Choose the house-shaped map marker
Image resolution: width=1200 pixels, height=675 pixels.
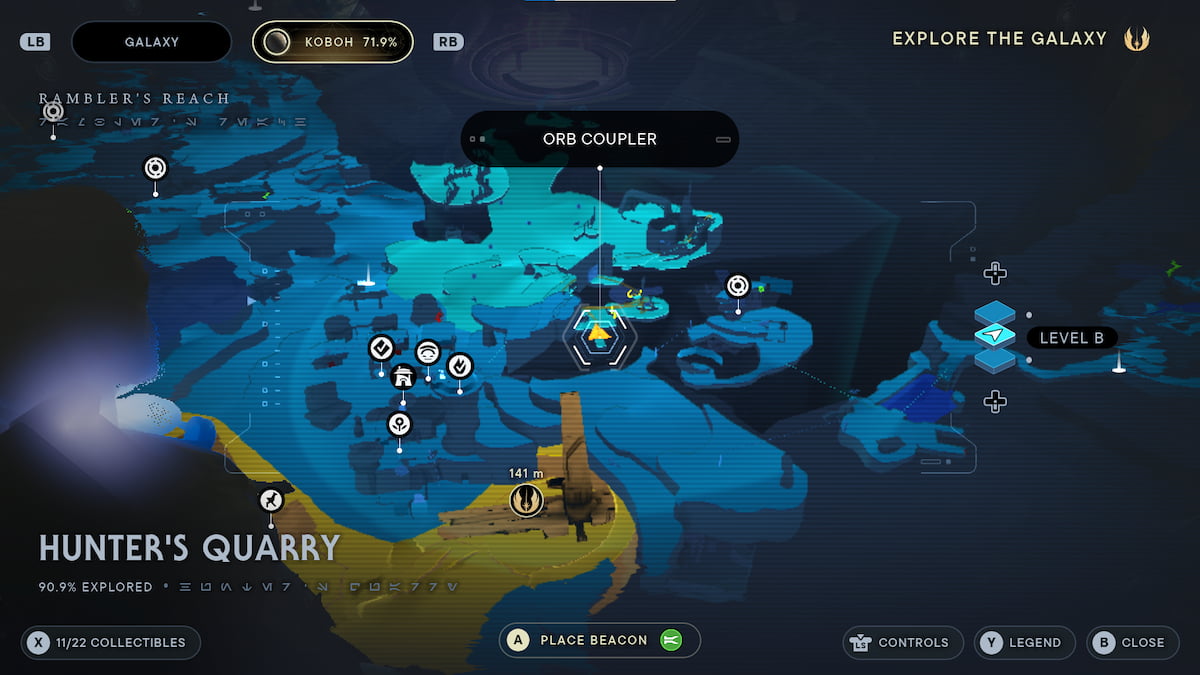click(x=403, y=377)
